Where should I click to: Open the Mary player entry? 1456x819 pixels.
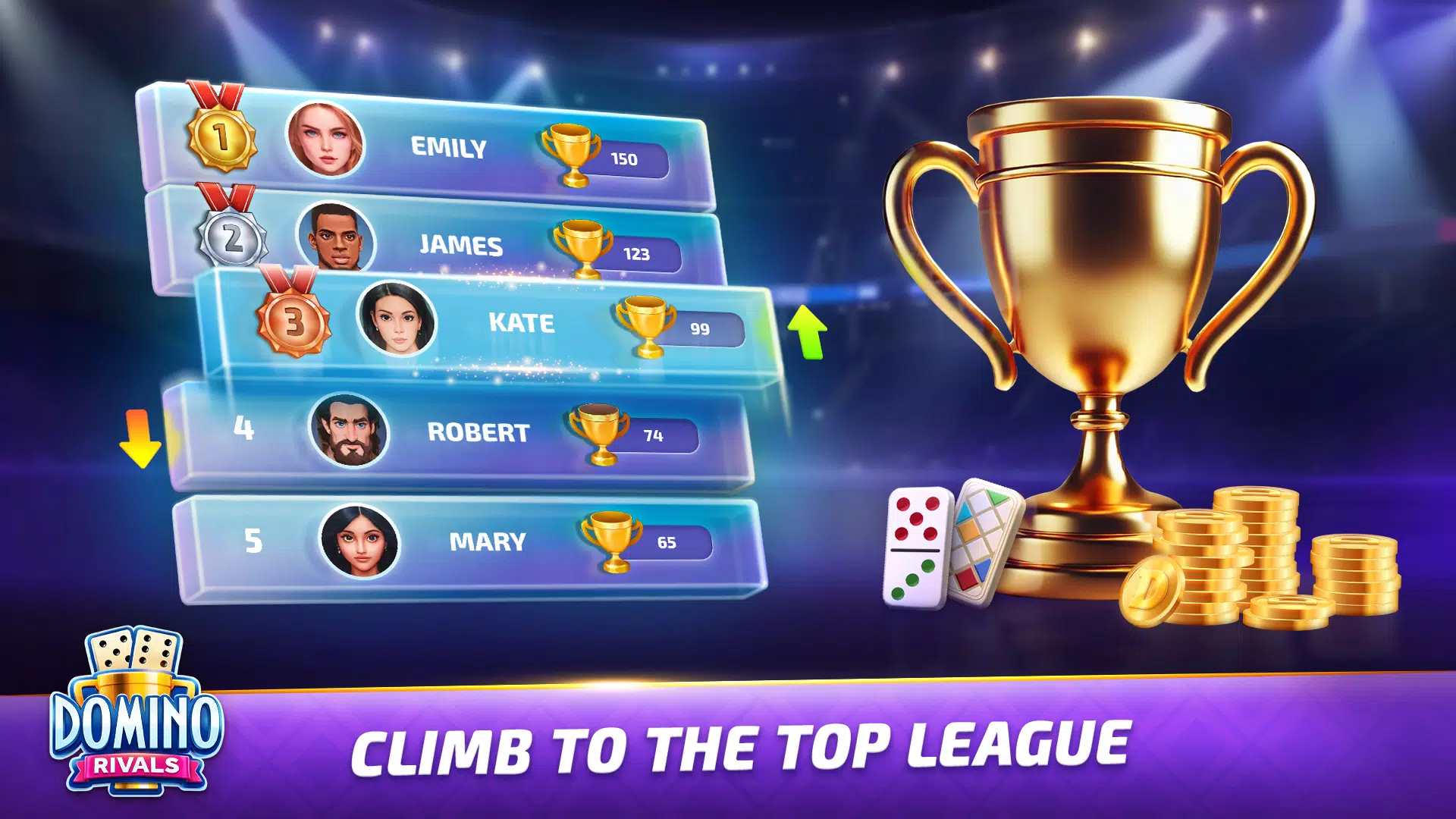click(484, 541)
